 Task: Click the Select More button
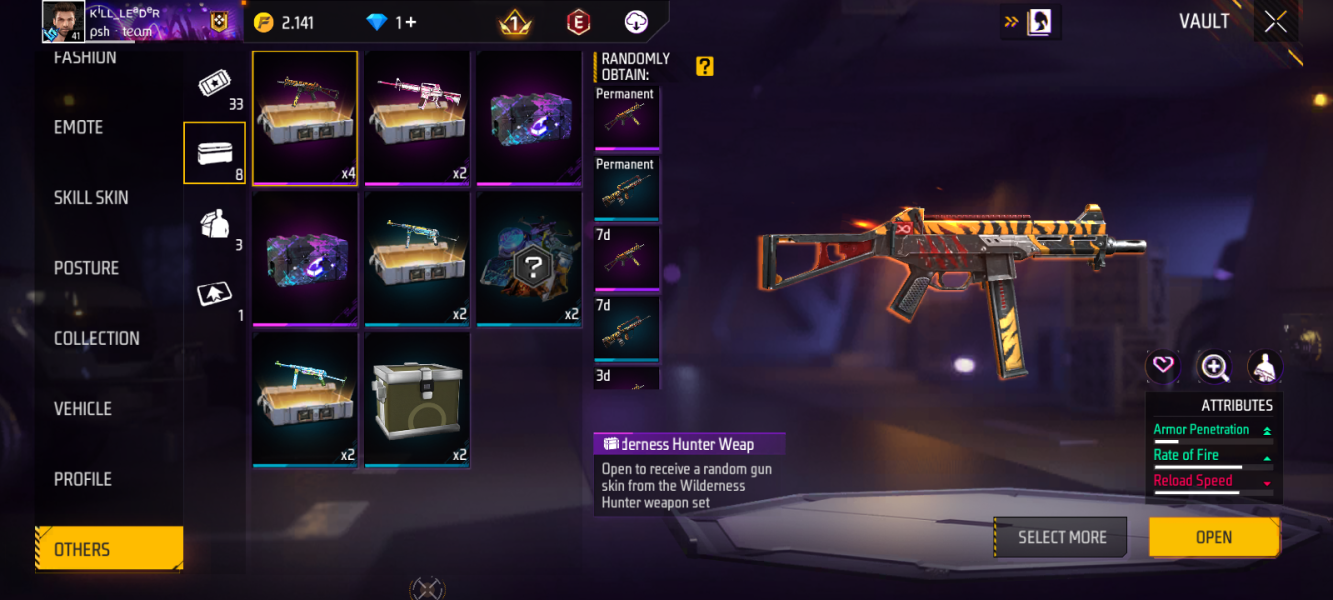click(1061, 537)
